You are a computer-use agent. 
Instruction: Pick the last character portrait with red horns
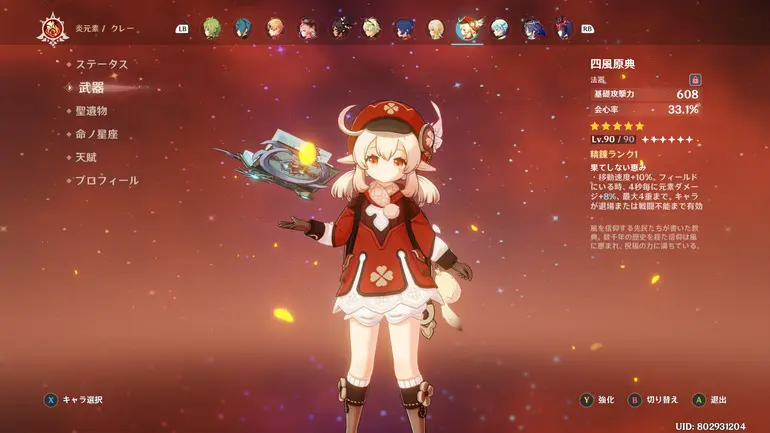click(x=563, y=28)
